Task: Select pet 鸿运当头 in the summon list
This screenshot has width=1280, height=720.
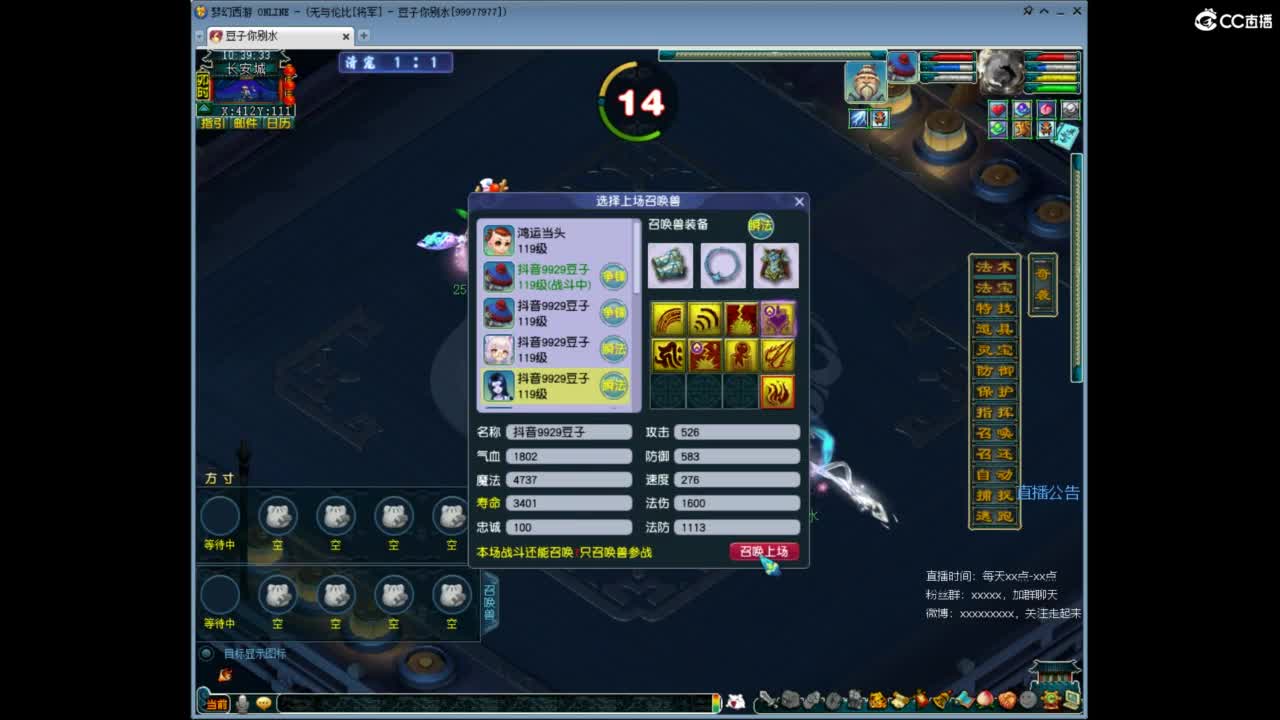Action: (x=550, y=240)
